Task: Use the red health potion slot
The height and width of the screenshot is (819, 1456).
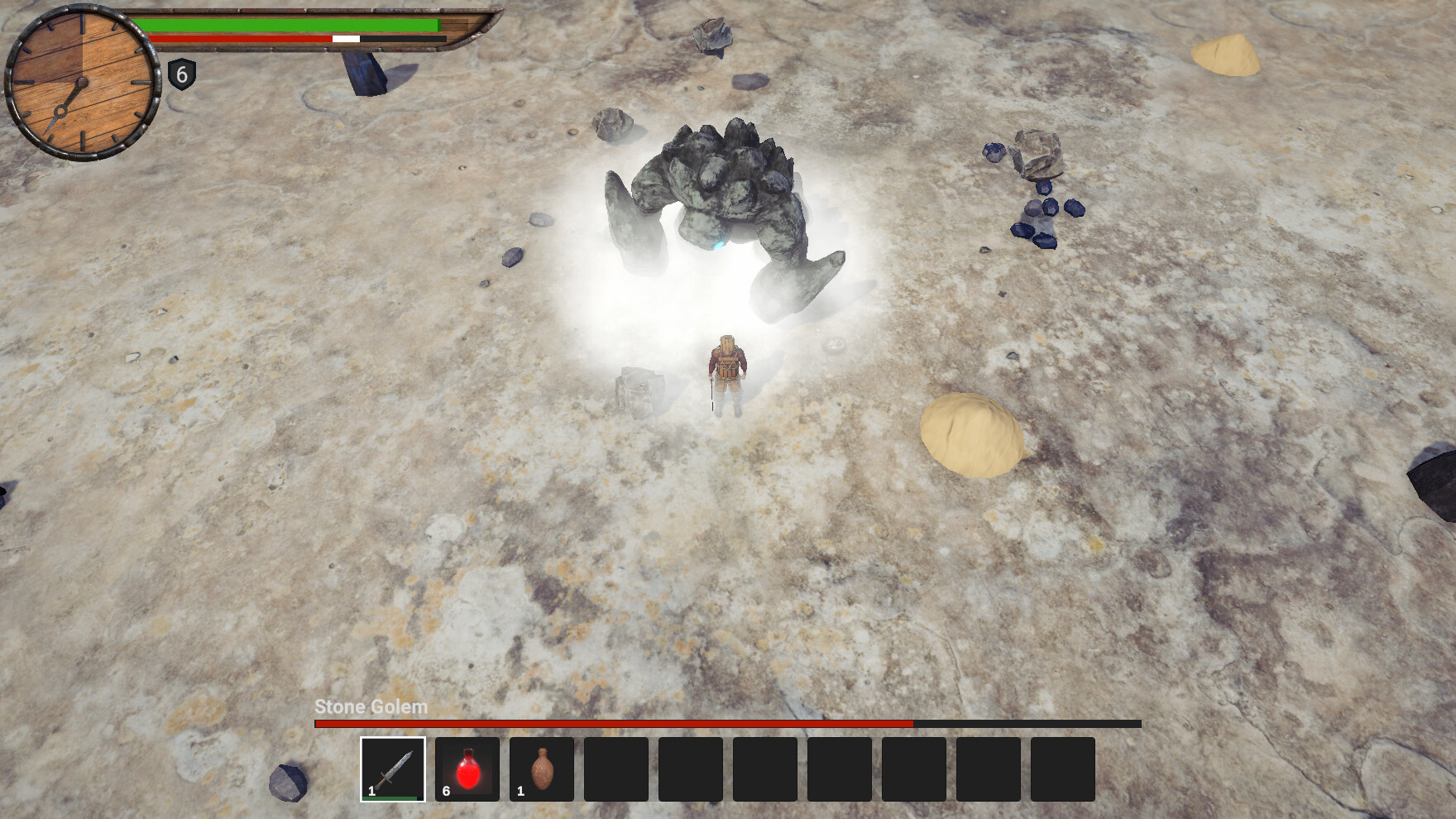Action: pos(467,769)
